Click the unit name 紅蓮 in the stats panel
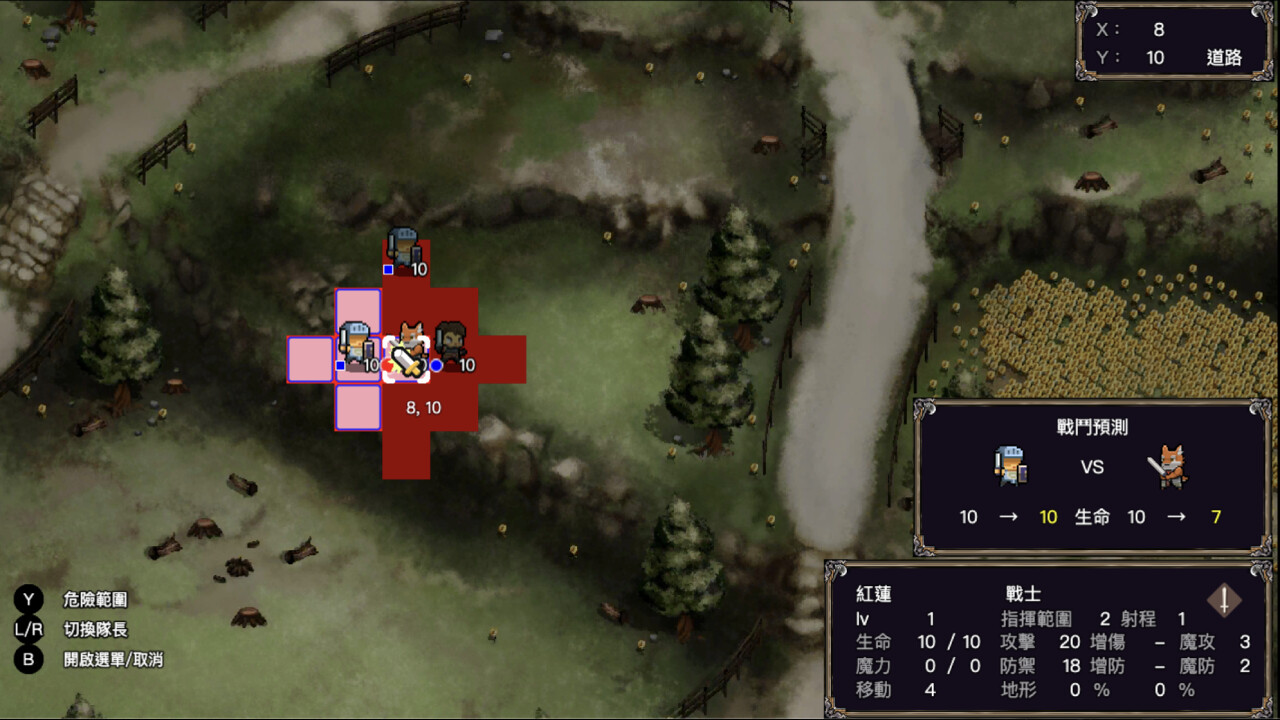The image size is (1280, 720). (876, 593)
